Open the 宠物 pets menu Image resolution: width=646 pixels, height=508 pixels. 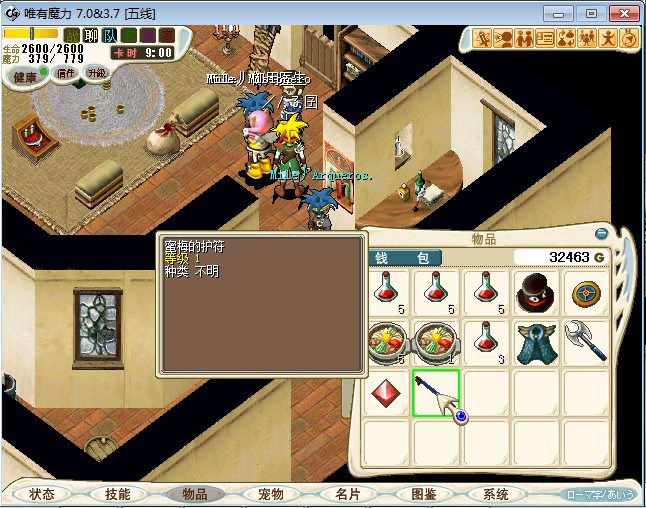pyautogui.click(x=271, y=494)
